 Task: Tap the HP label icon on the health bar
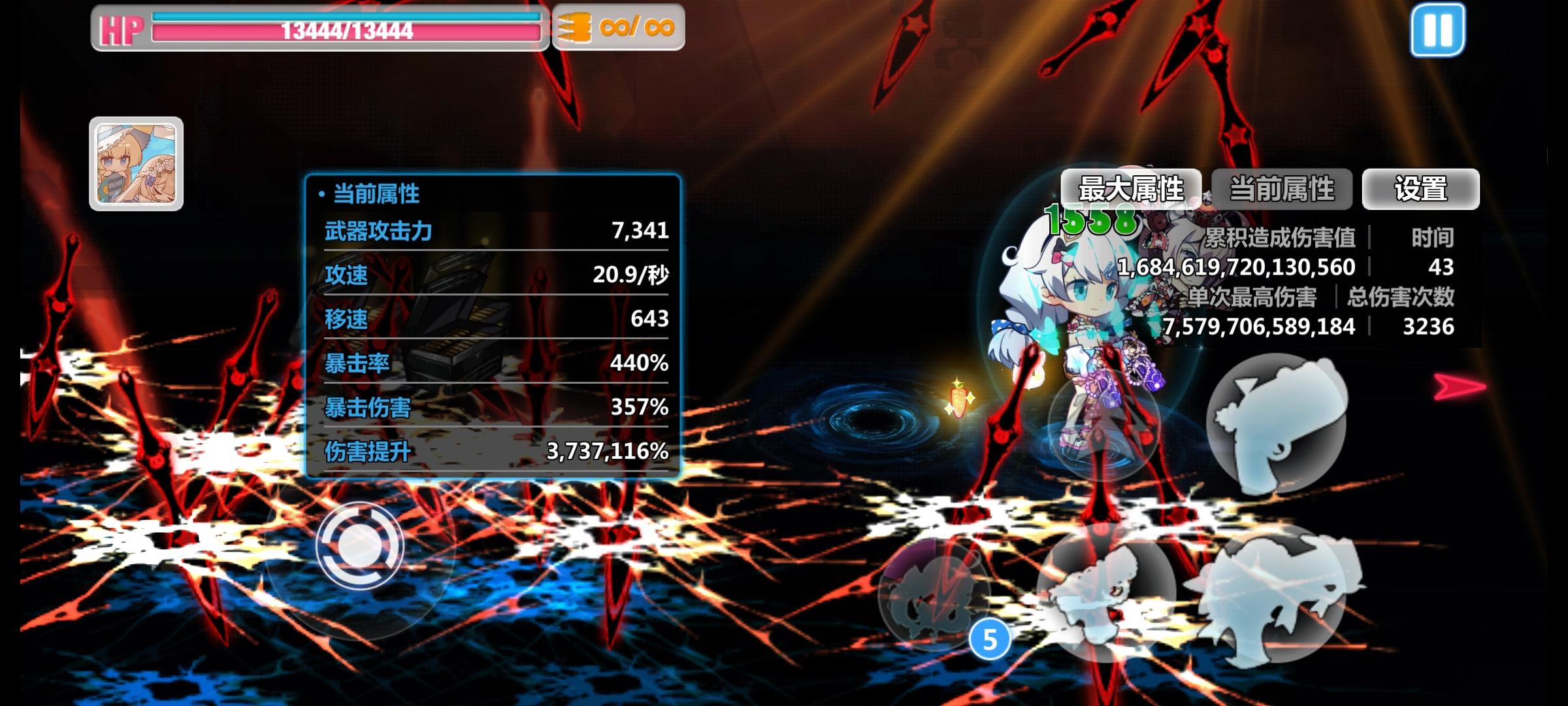120,27
